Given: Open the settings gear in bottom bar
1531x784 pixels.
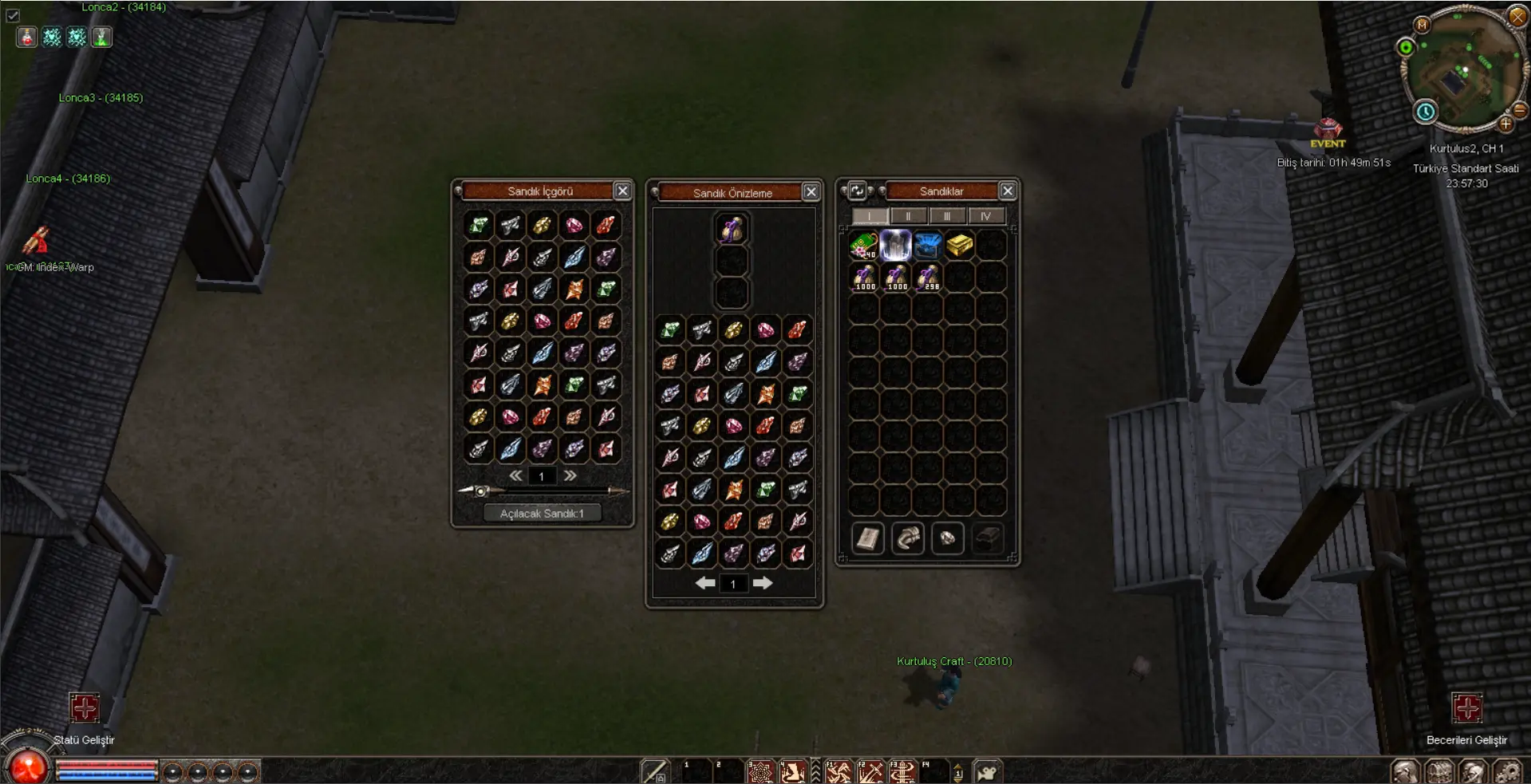Looking at the screenshot, I should click(1506, 772).
